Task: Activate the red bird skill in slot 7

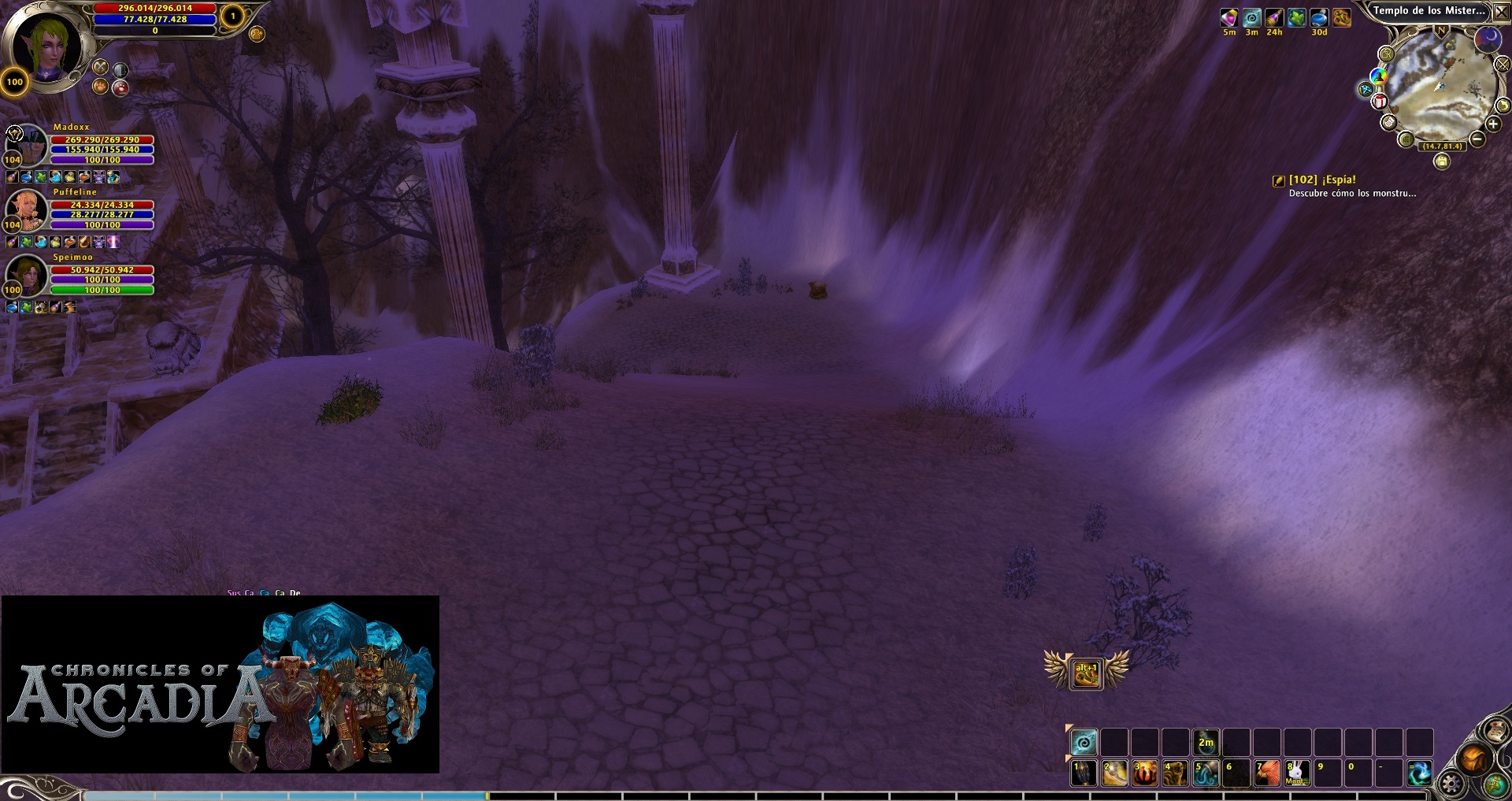Action: 1267,773
